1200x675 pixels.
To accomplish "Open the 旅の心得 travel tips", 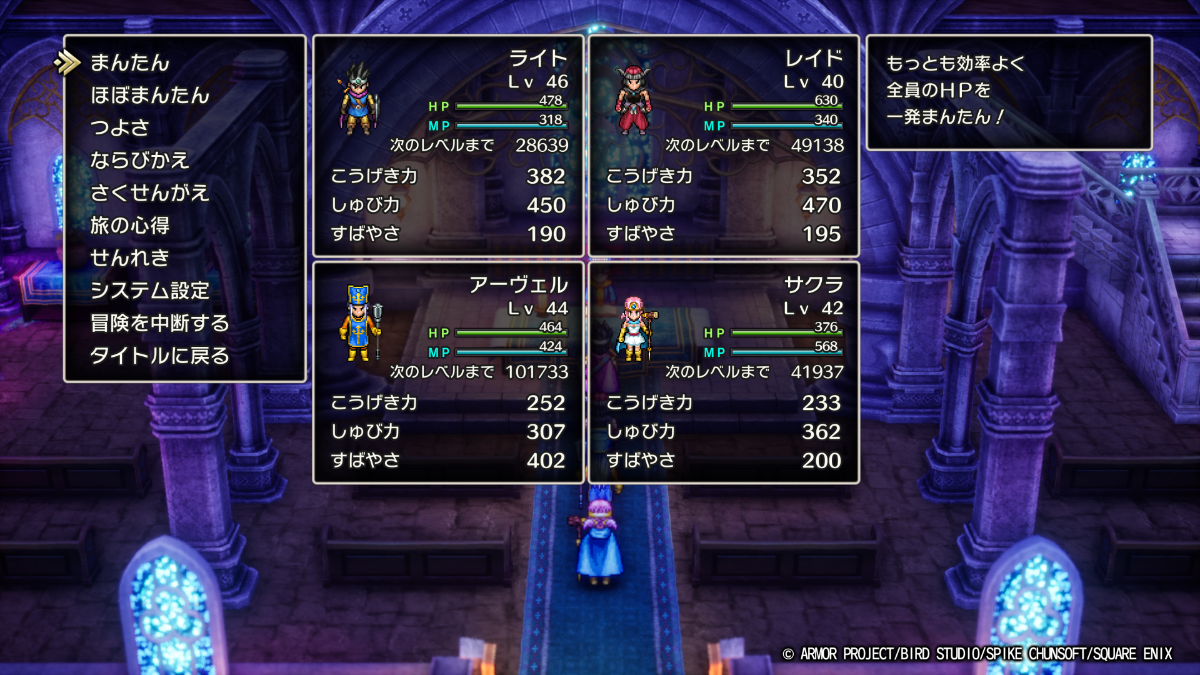I will (130, 225).
